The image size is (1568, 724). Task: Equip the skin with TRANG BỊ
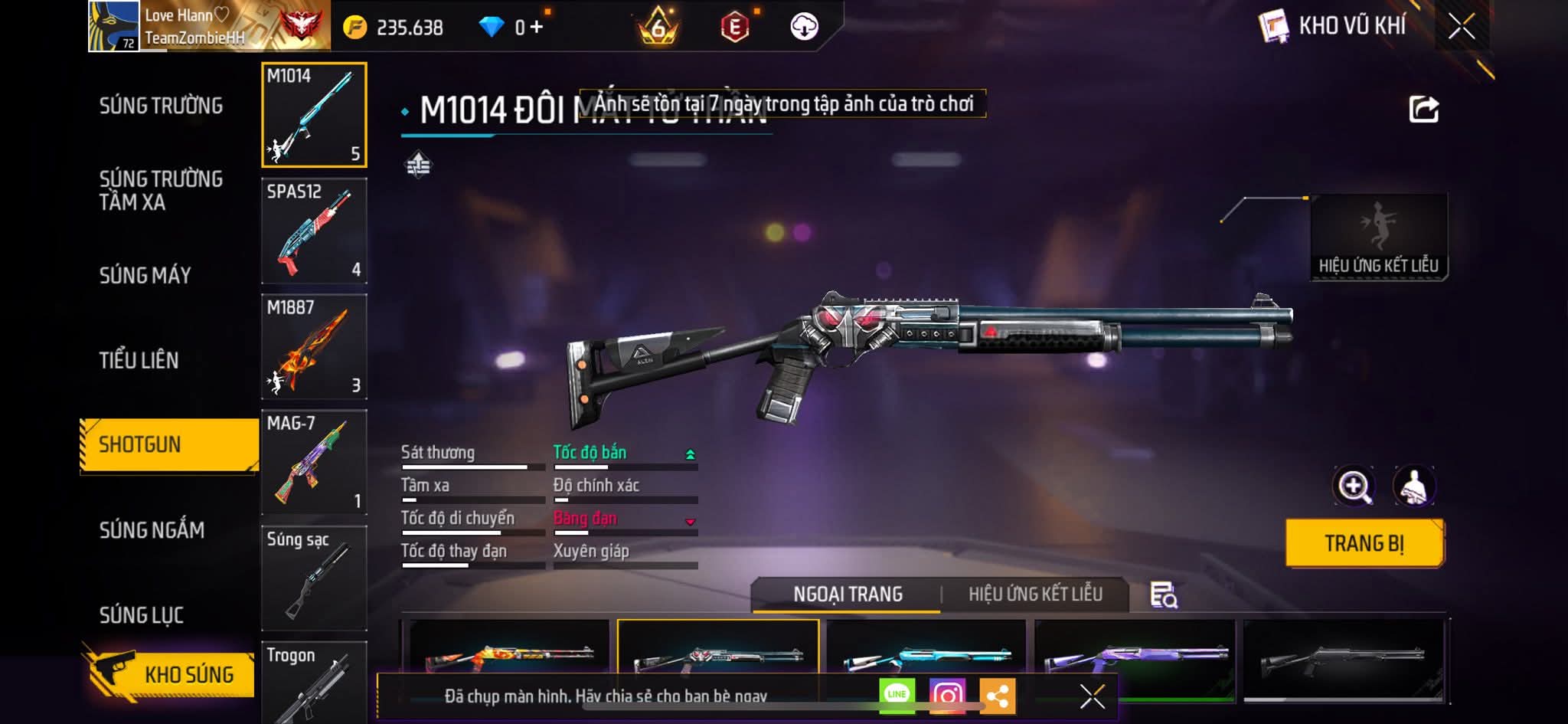tap(1364, 543)
